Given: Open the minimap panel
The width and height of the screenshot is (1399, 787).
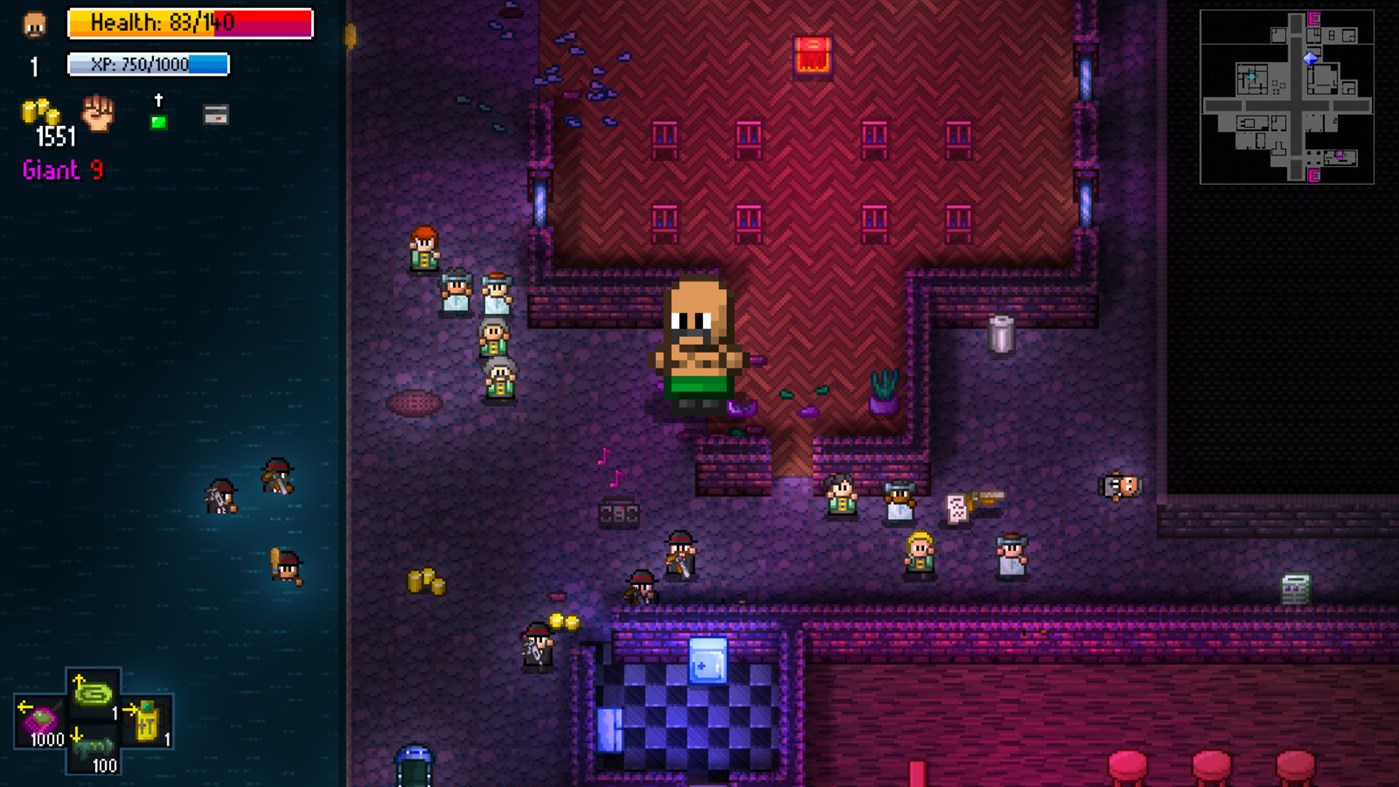Looking at the screenshot, I should [1287, 94].
